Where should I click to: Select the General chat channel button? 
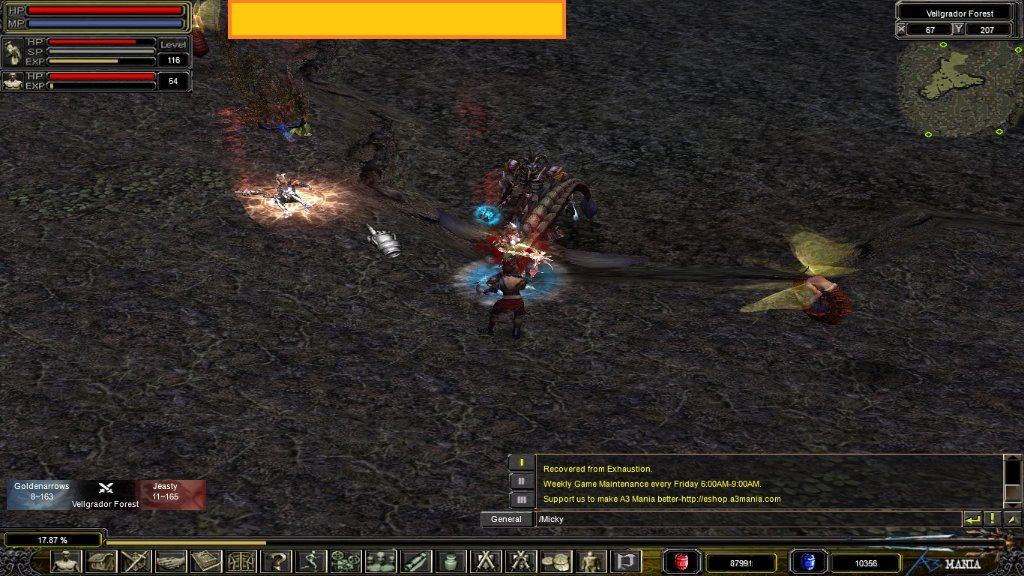506,519
